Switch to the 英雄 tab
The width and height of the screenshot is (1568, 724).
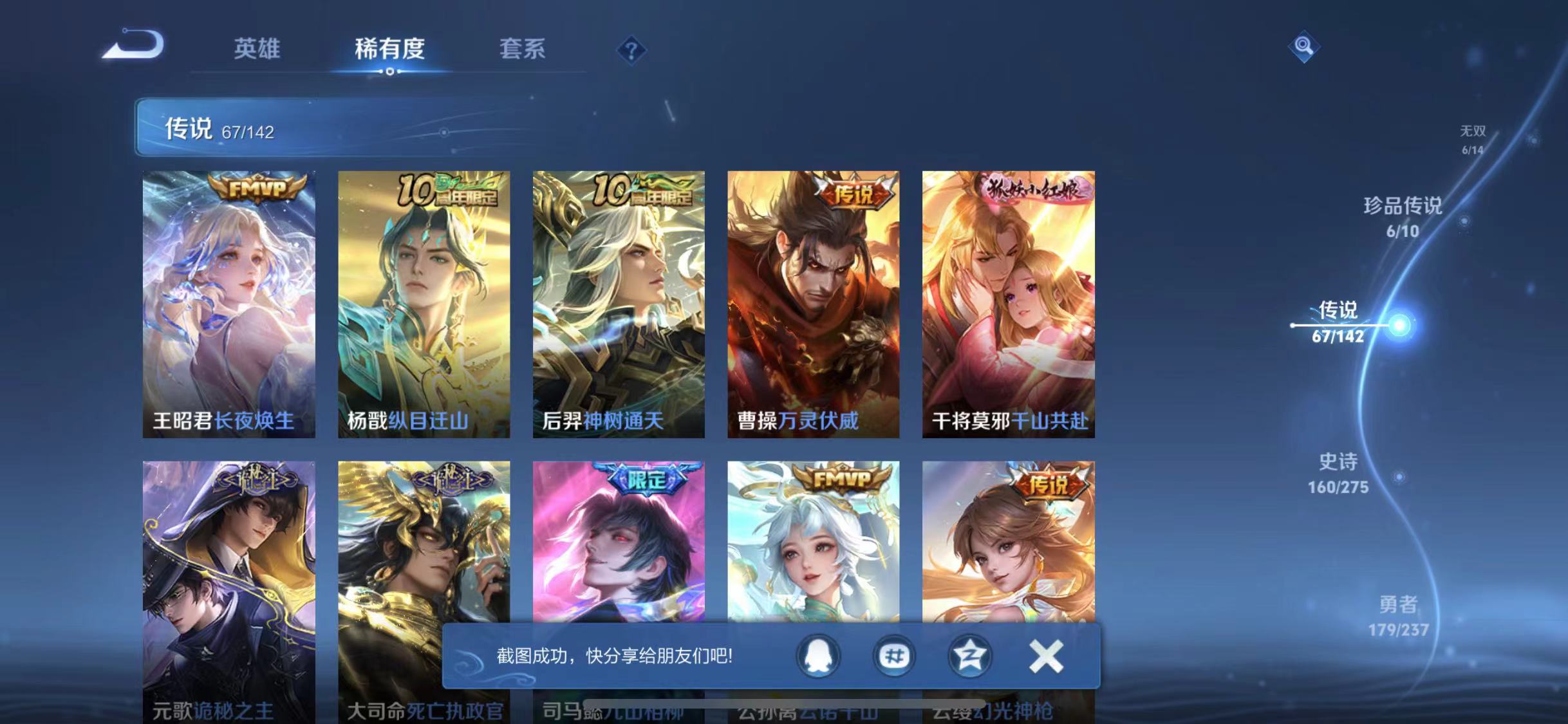(257, 50)
